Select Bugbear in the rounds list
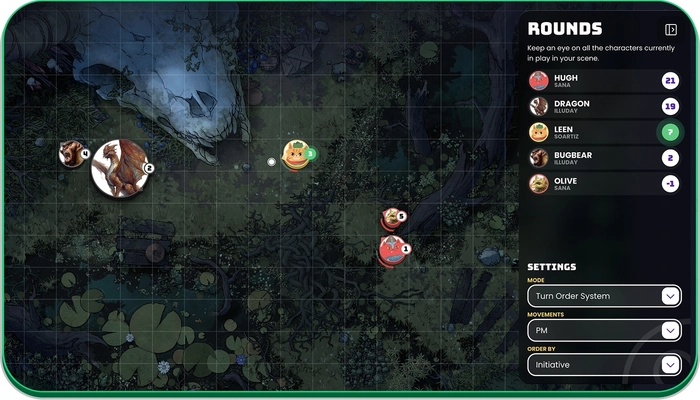 pyautogui.click(x=599, y=158)
